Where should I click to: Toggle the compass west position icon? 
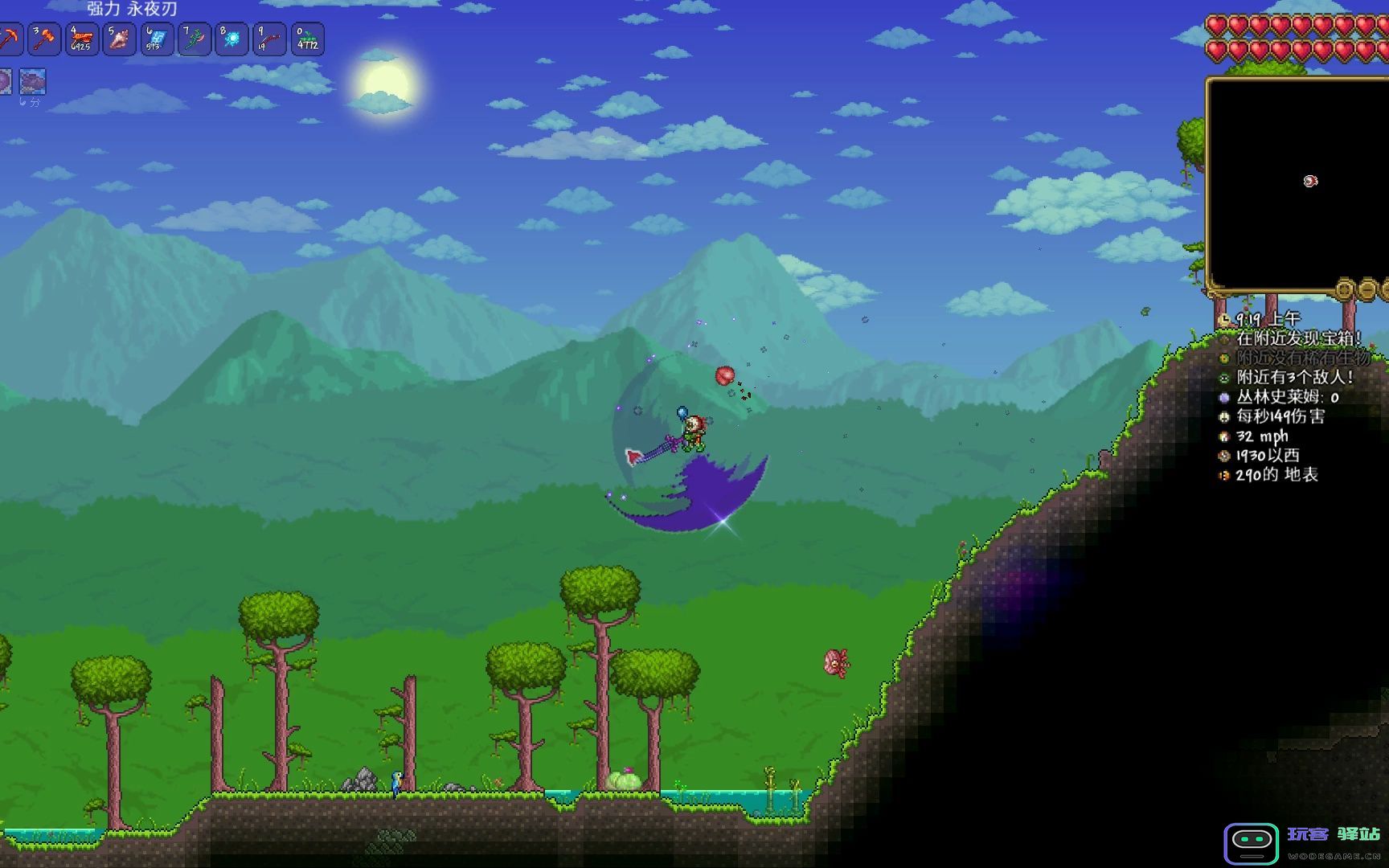click(1224, 456)
